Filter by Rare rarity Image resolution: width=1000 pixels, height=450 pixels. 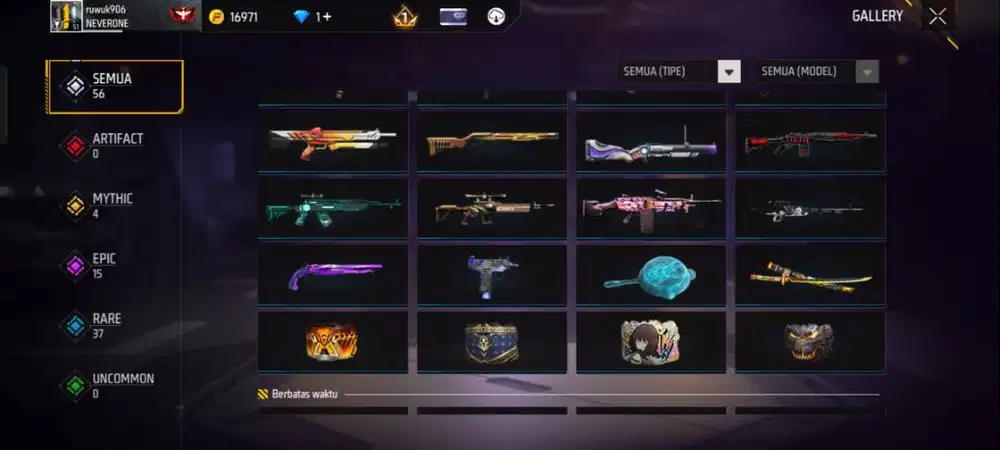(x=105, y=326)
